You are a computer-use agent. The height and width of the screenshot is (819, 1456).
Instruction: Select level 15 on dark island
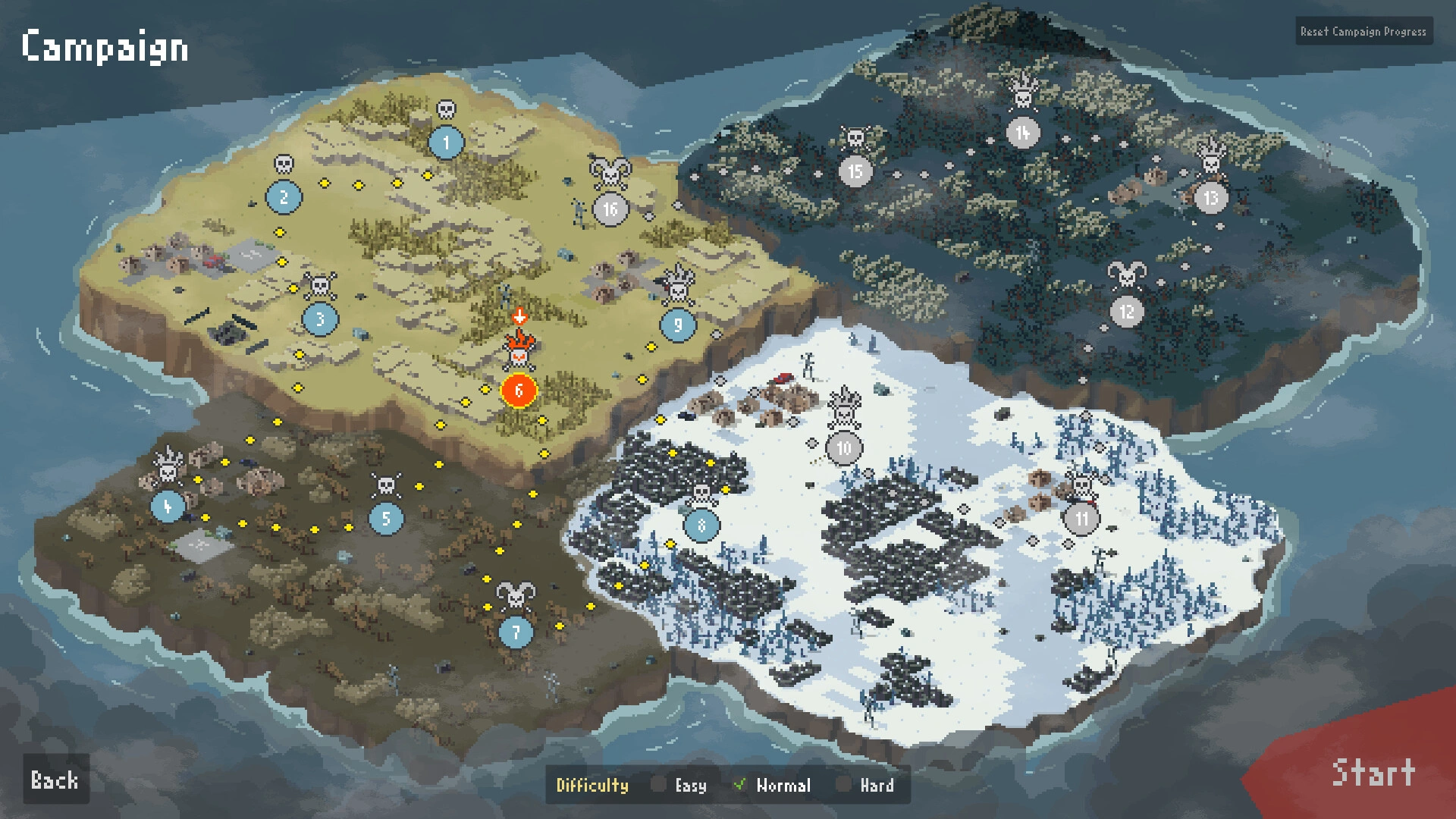[x=855, y=172]
